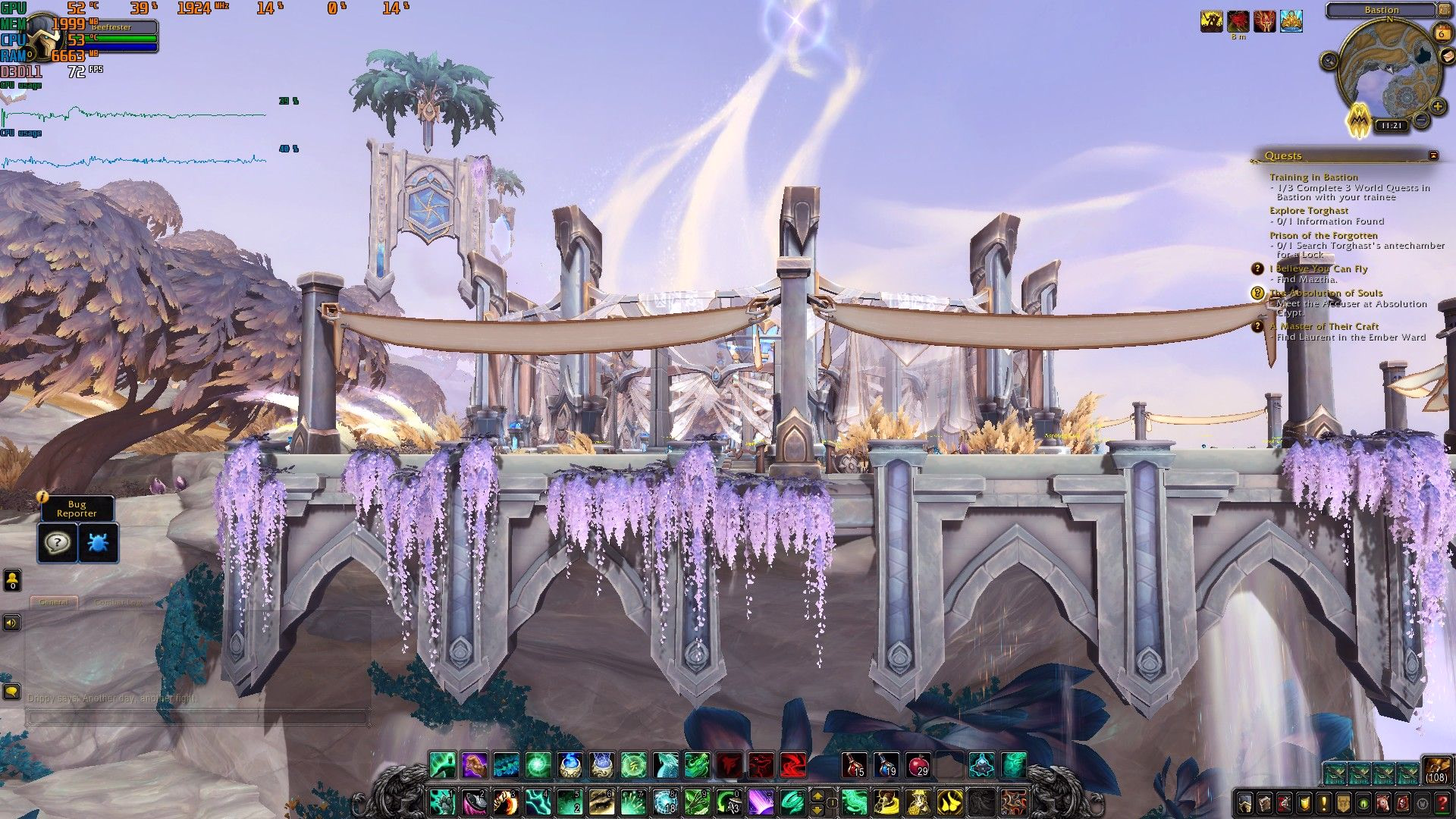1456x819 pixels.
Task: Click the blue bug icon in Bug Reporter
Action: (x=99, y=543)
